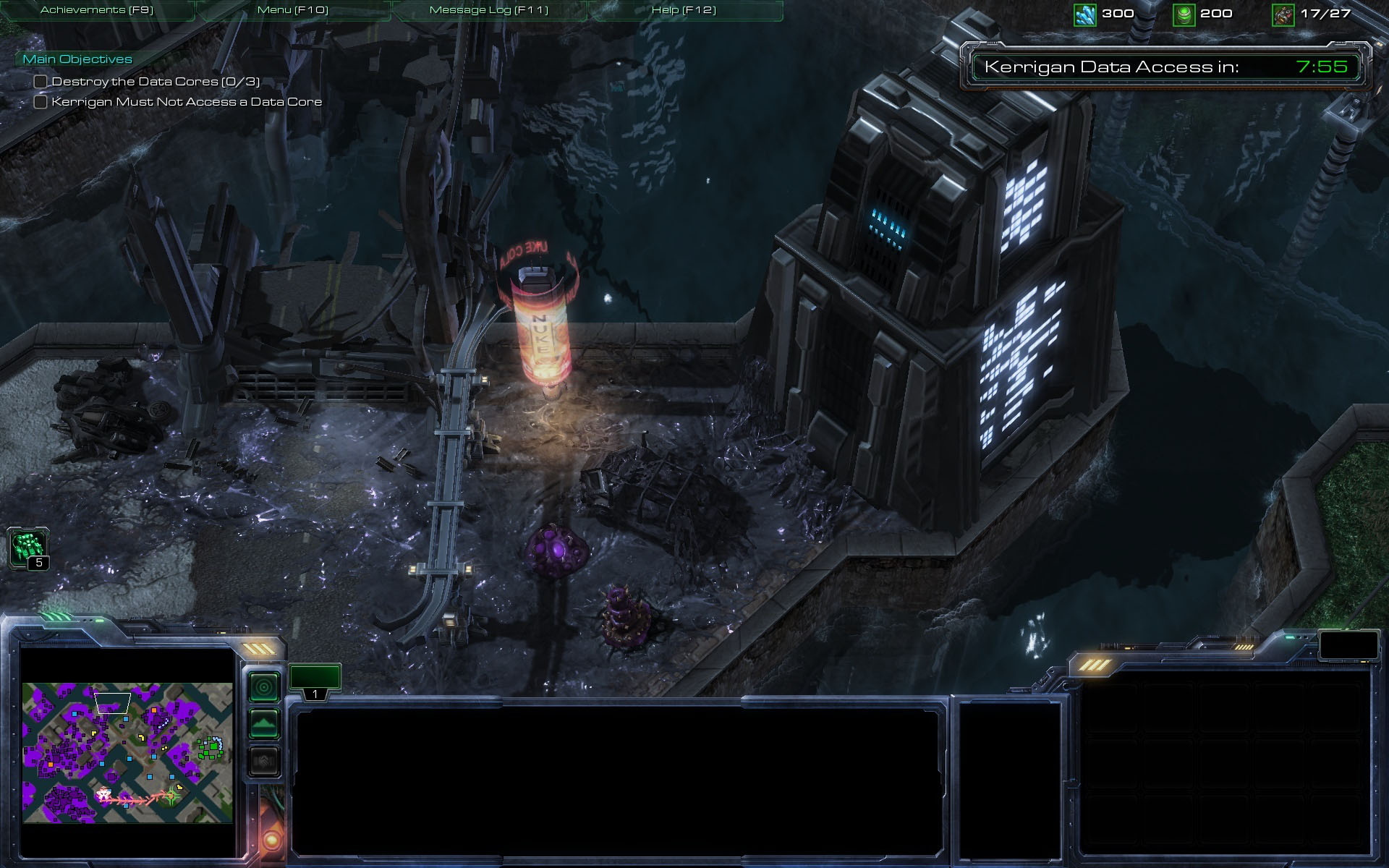1389x868 pixels.
Task: Select idle workers via the green SCV icon
Action: click(28, 547)
